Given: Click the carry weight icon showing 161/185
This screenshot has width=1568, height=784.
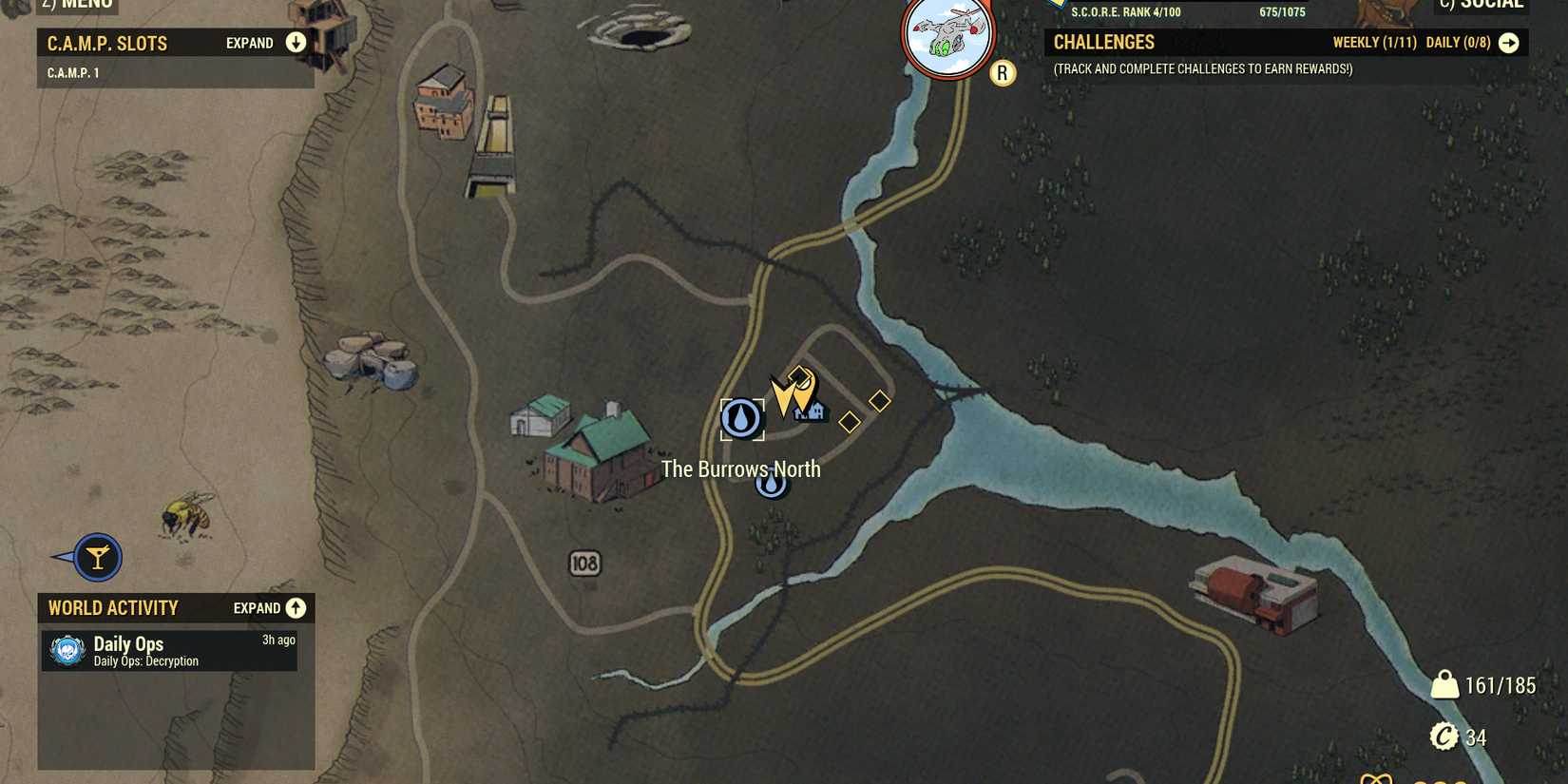Looking at the screenshot, I should pos(1444,682).
